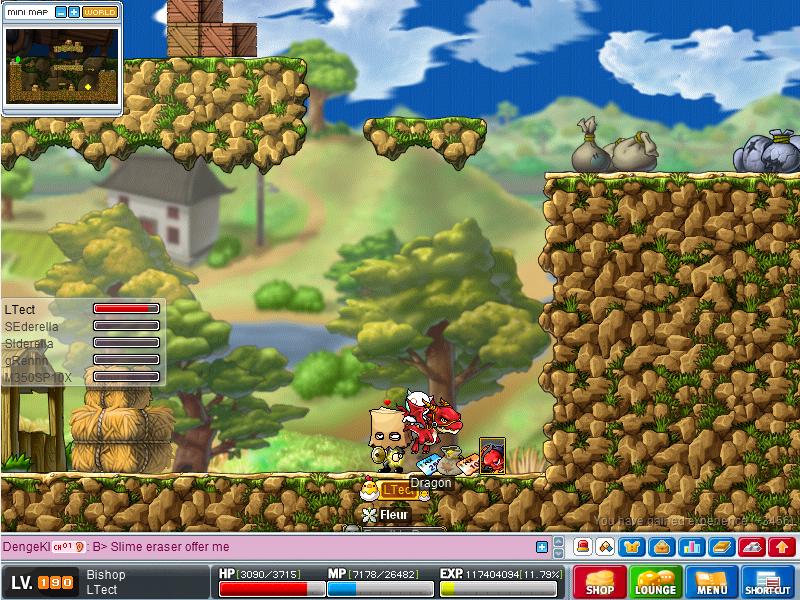
Task: Open the skill book icon
Action: pyautogui.click(x=722, y=547)
